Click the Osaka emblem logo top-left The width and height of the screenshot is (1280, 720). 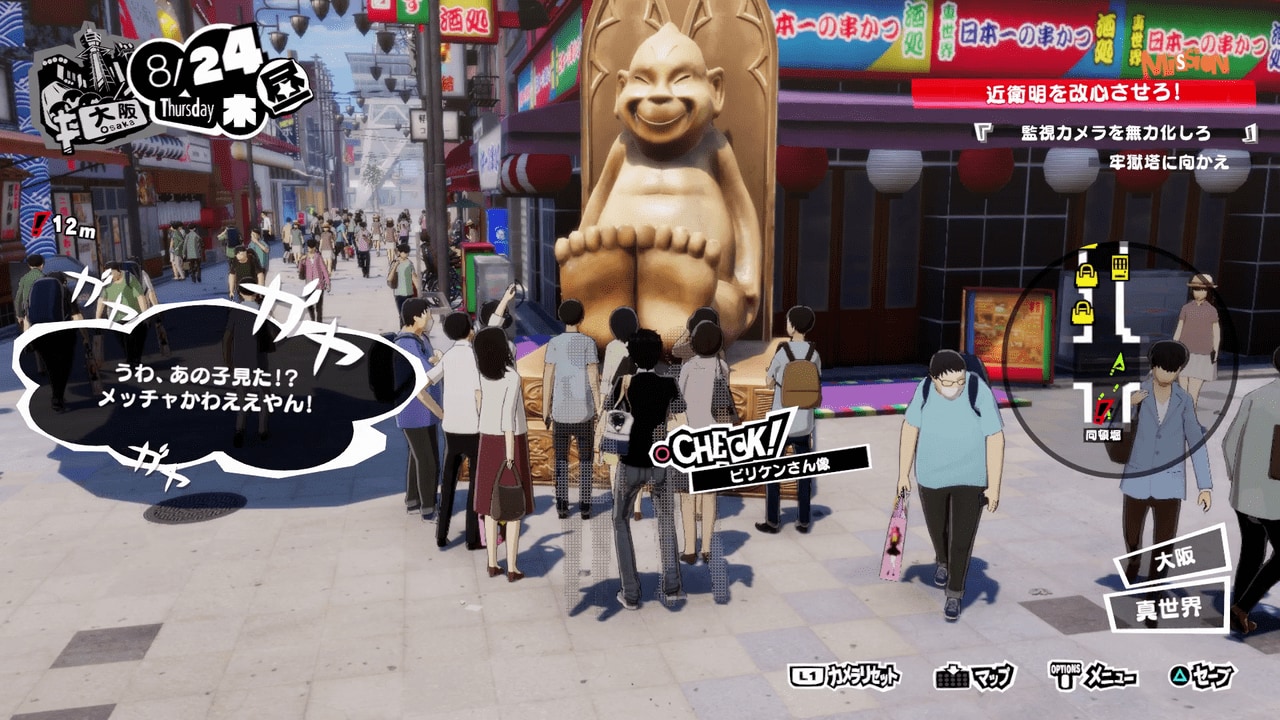pos(78,70)
